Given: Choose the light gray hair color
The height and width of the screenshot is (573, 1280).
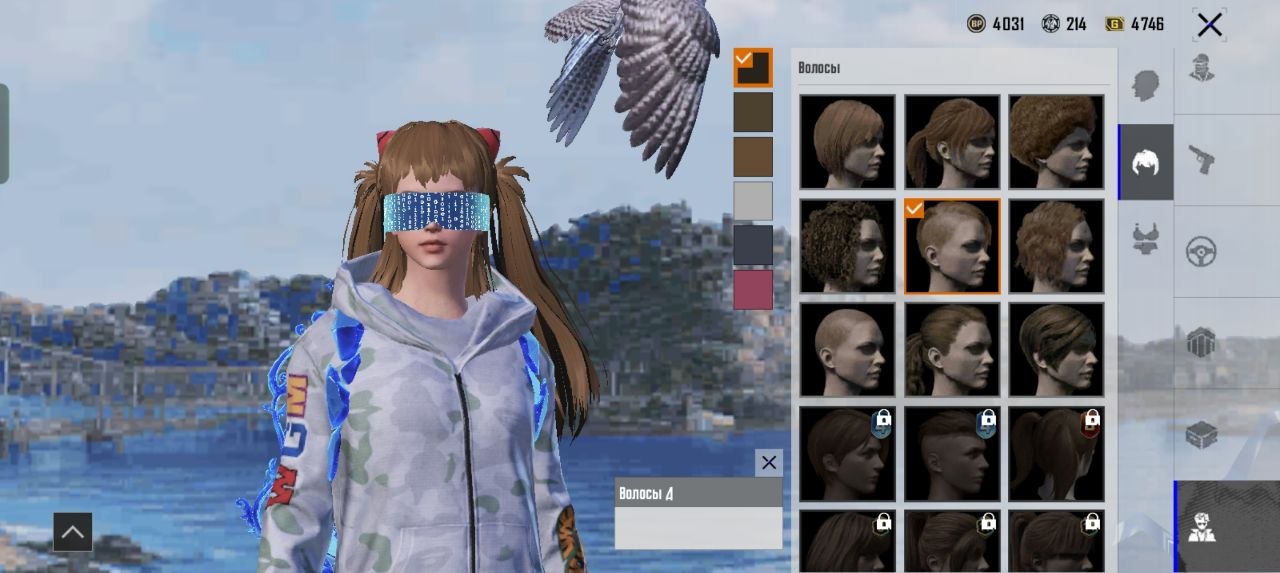Looking at the screenshot, I should (x=753, y=201).
